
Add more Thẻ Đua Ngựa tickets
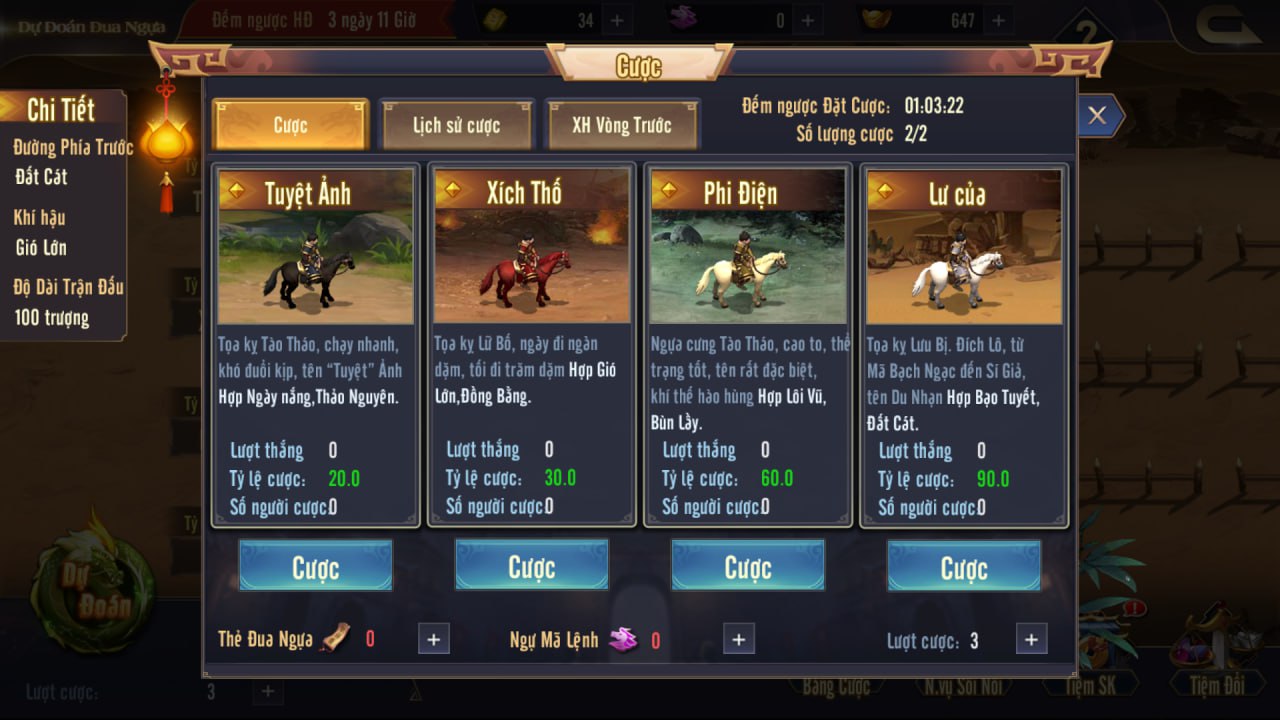[433, 639]
